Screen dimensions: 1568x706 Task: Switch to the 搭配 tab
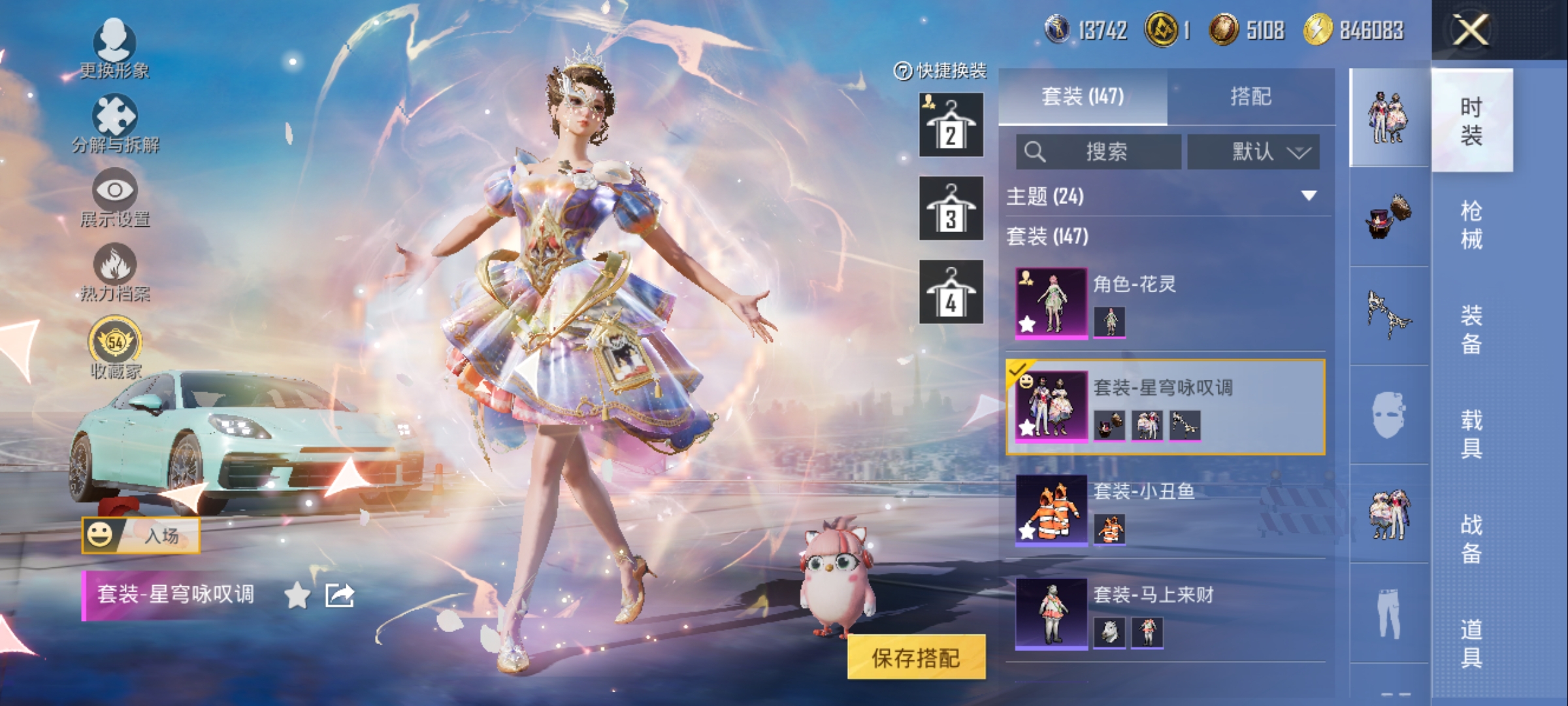tap(1250, 97)
